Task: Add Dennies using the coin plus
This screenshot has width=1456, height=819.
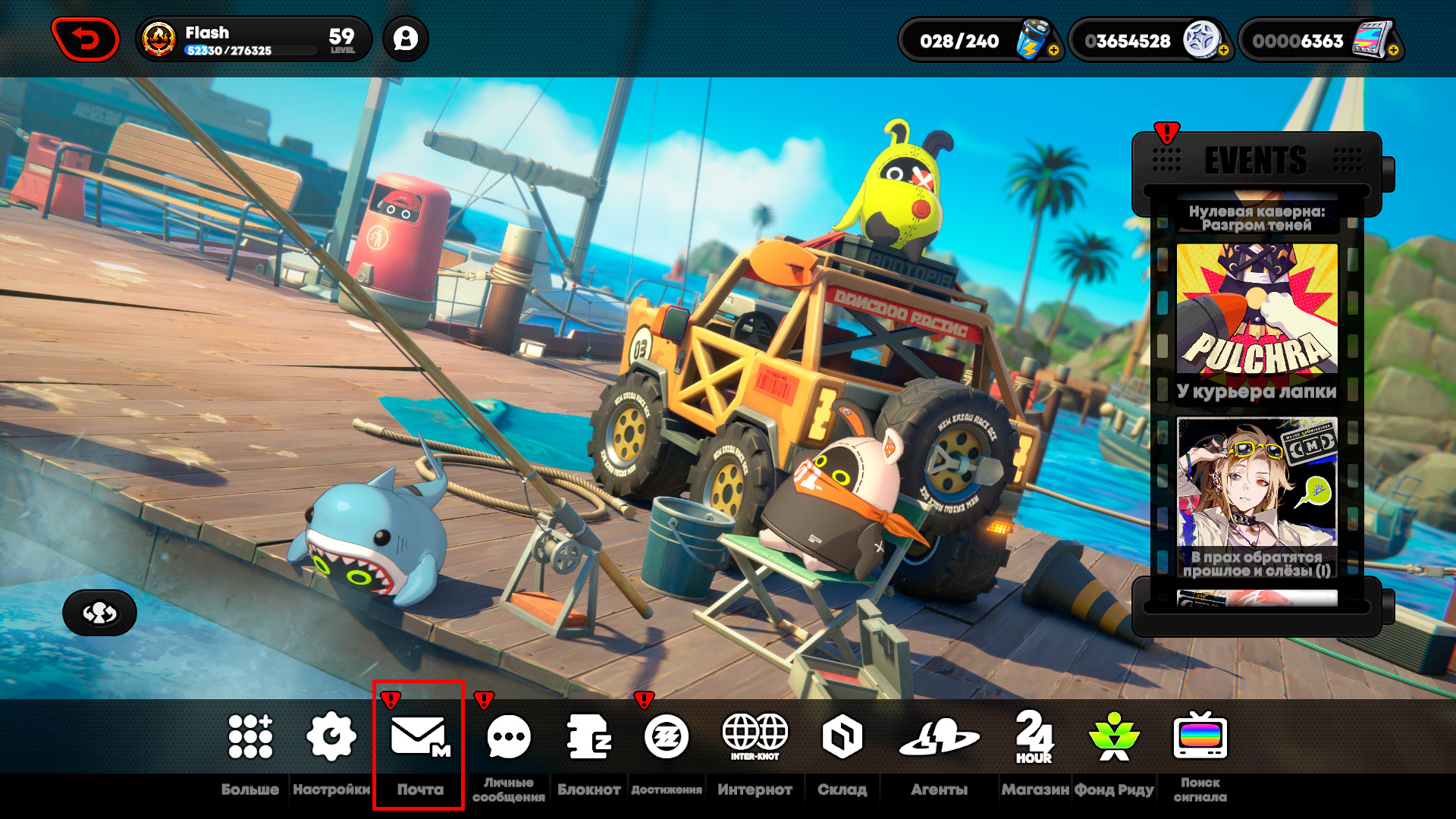Action: (1223, 51)
